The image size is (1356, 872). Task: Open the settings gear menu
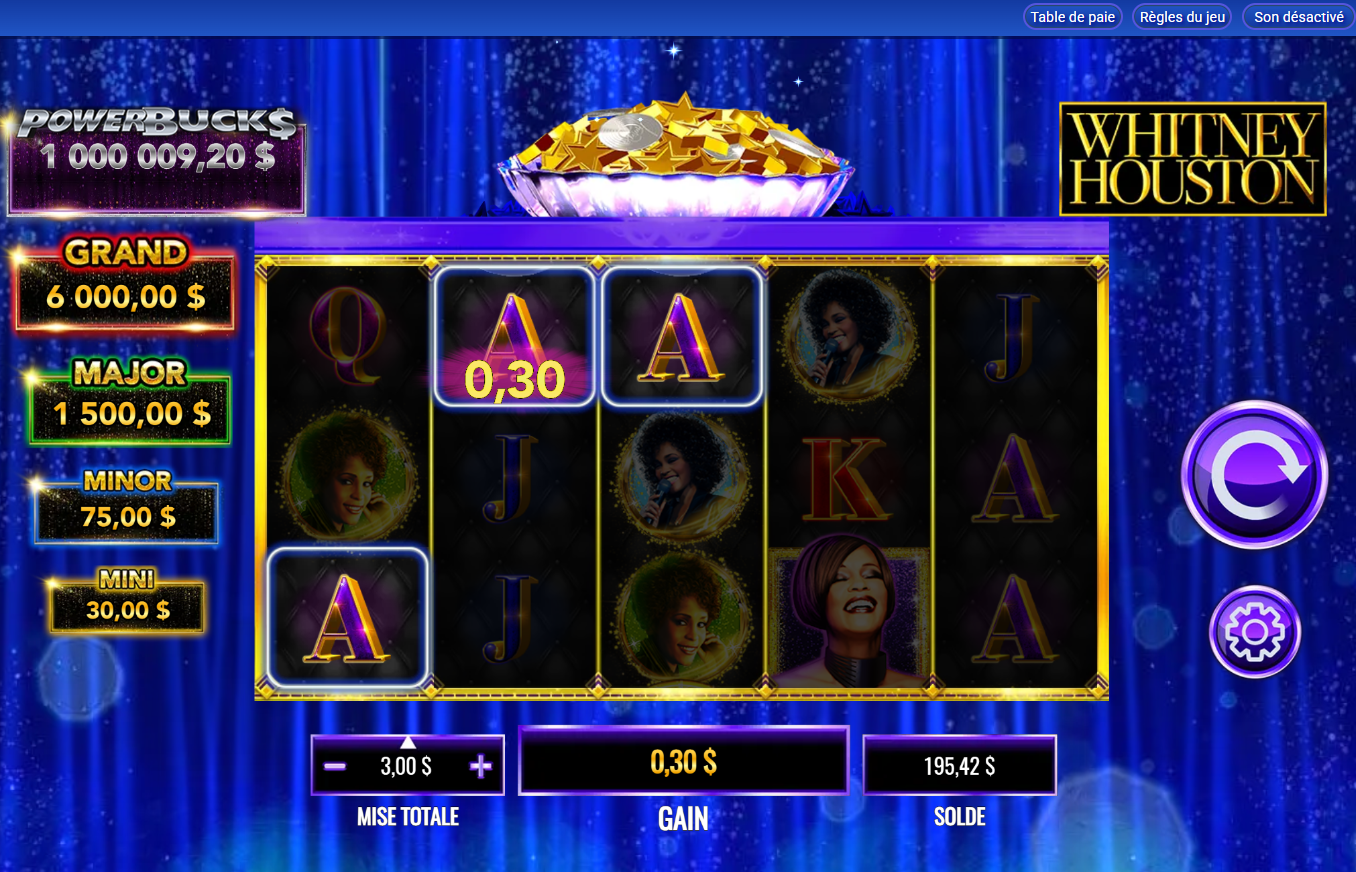pos(1254,632)
